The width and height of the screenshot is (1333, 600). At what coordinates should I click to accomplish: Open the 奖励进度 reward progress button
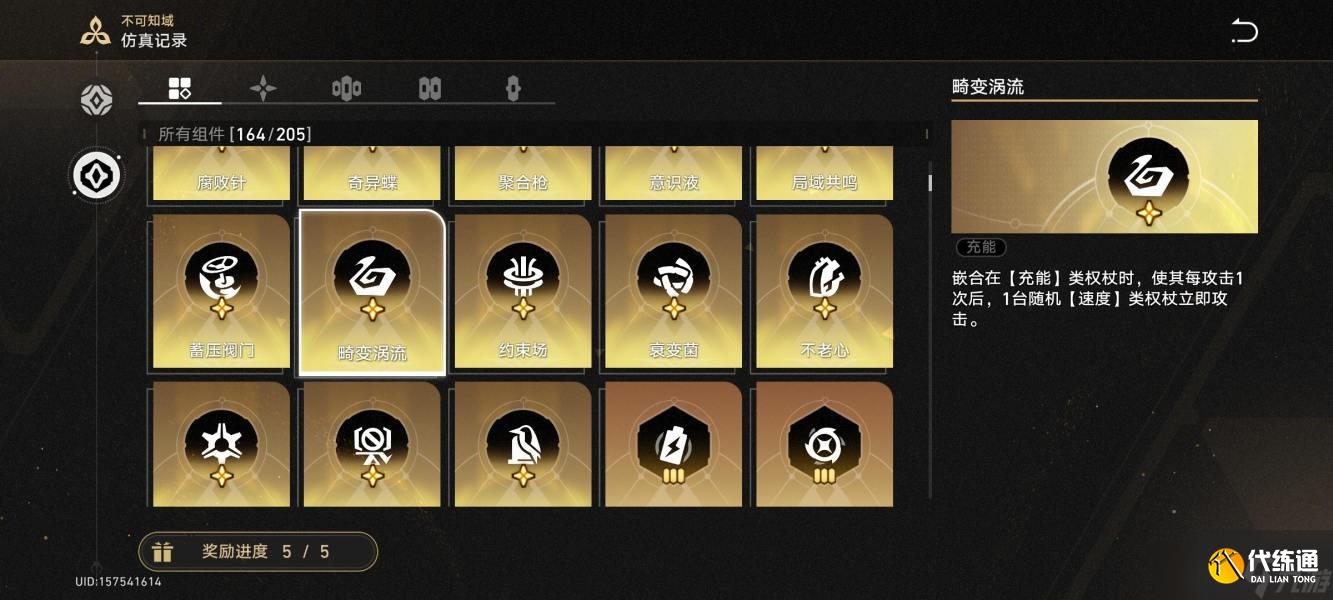pos(258,551)
